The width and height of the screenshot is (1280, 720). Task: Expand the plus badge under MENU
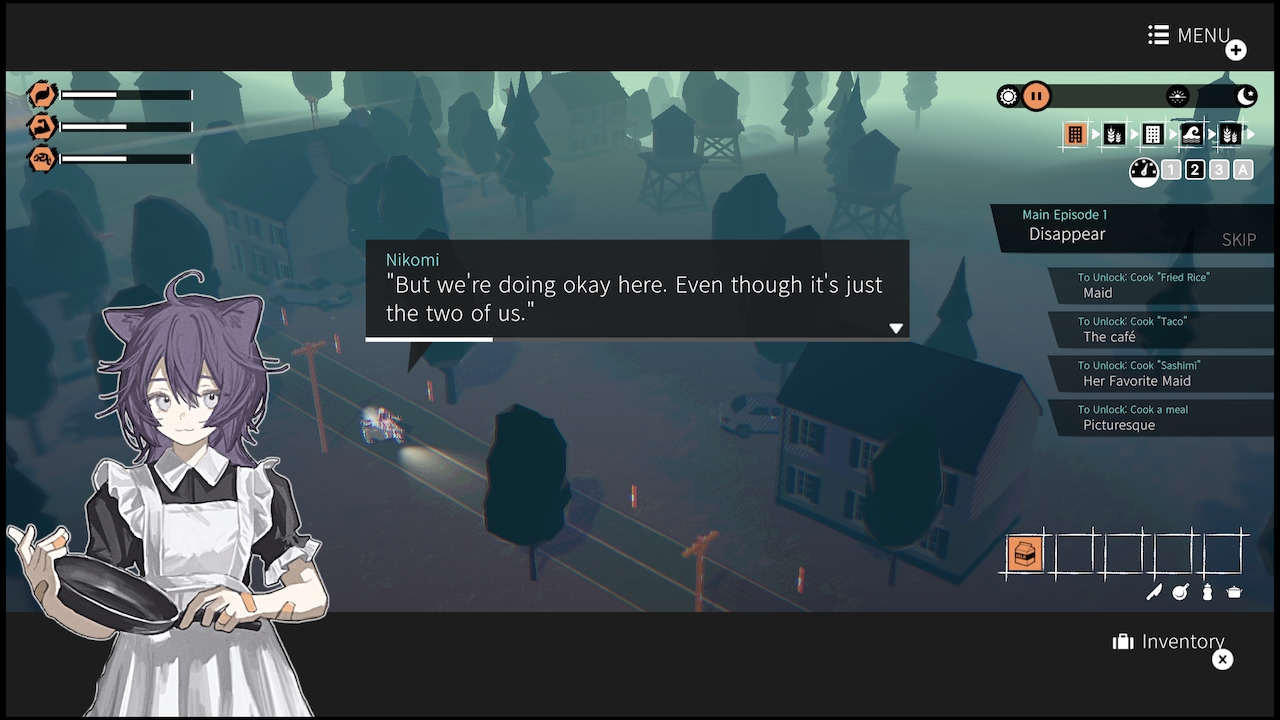click(1236, 49)
